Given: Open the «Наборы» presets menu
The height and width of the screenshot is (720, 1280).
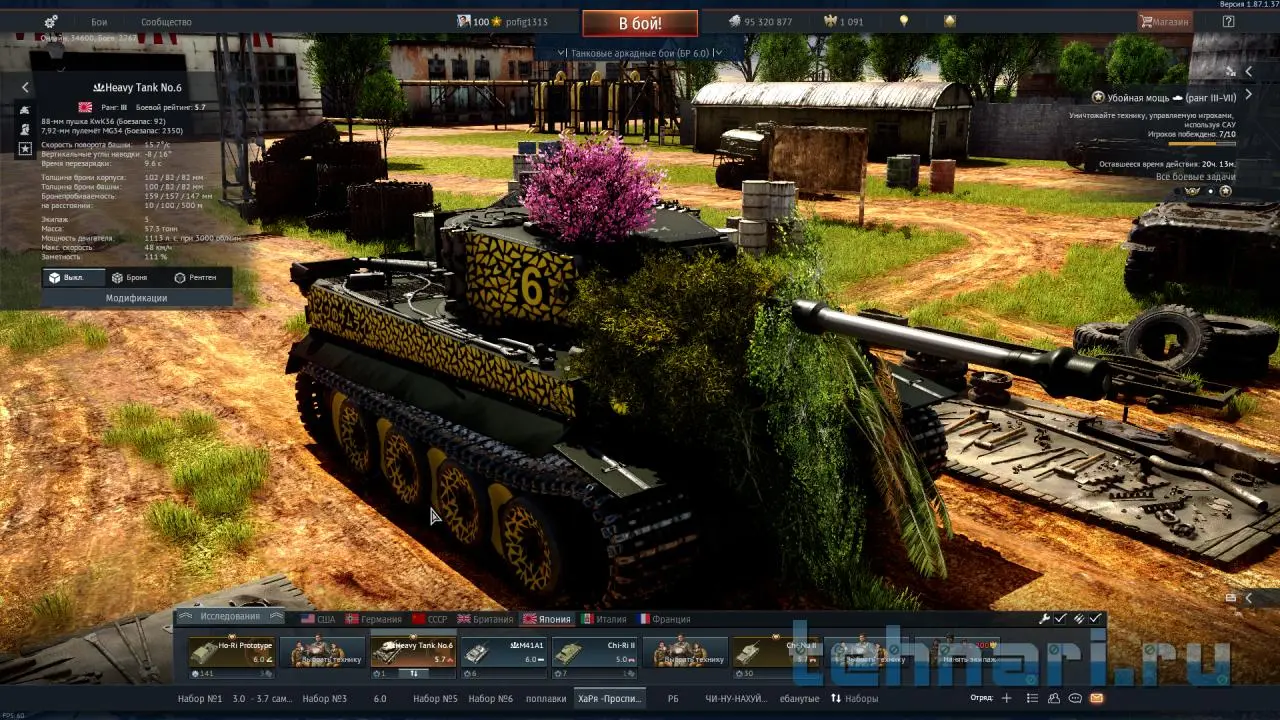Looking at the screenshot, I should [855, 698].
